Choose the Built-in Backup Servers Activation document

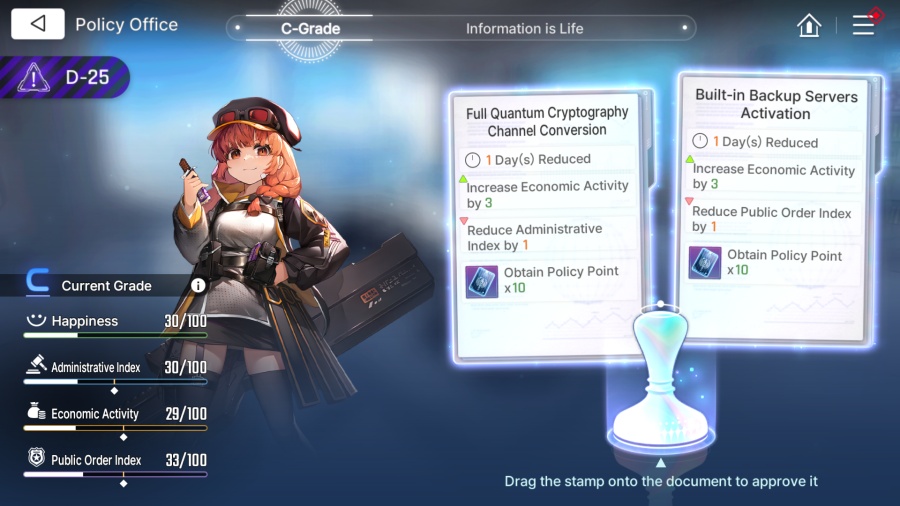pyautogui.click(x=775, y=200)
